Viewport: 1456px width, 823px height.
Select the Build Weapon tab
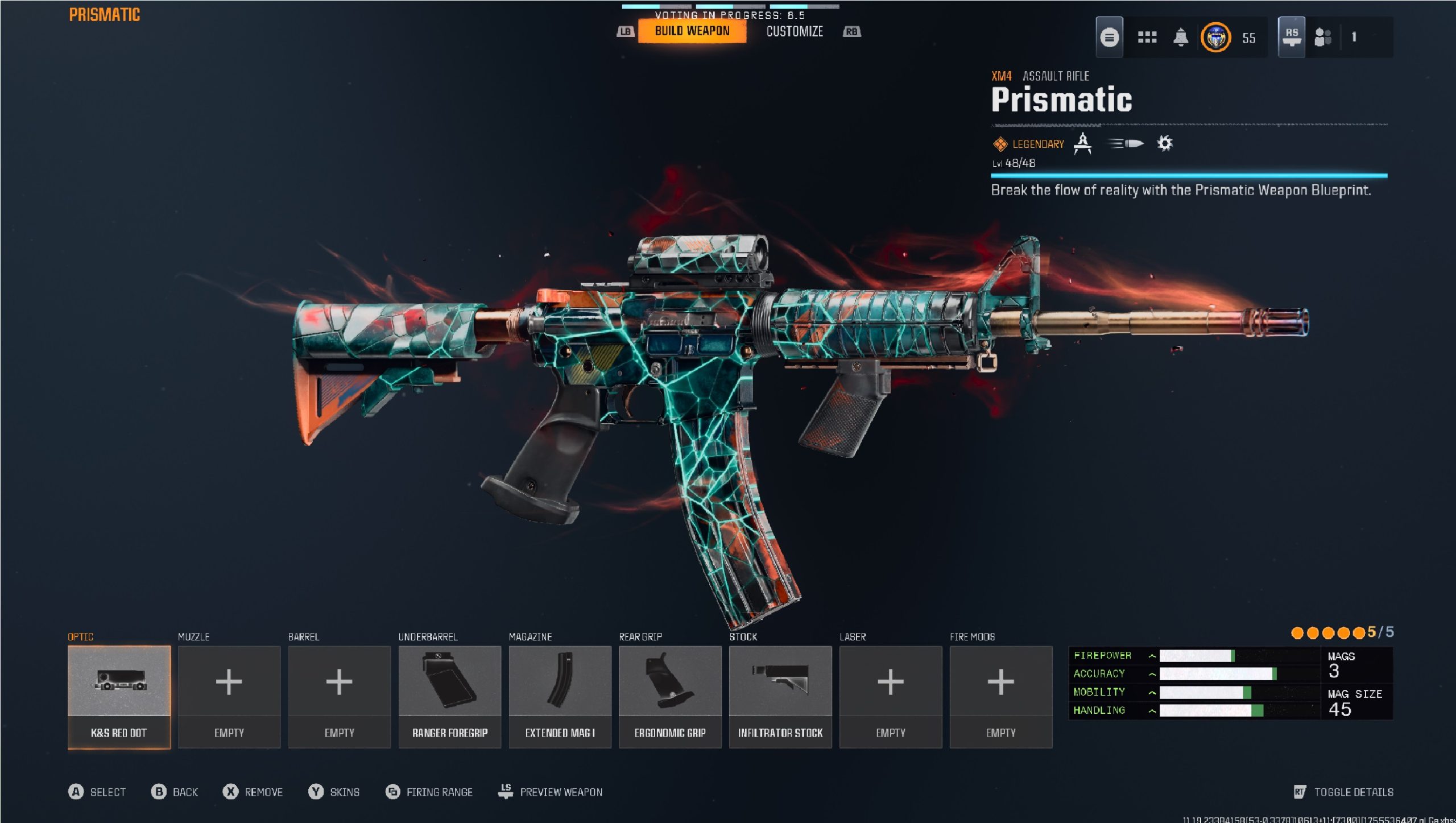692,31
